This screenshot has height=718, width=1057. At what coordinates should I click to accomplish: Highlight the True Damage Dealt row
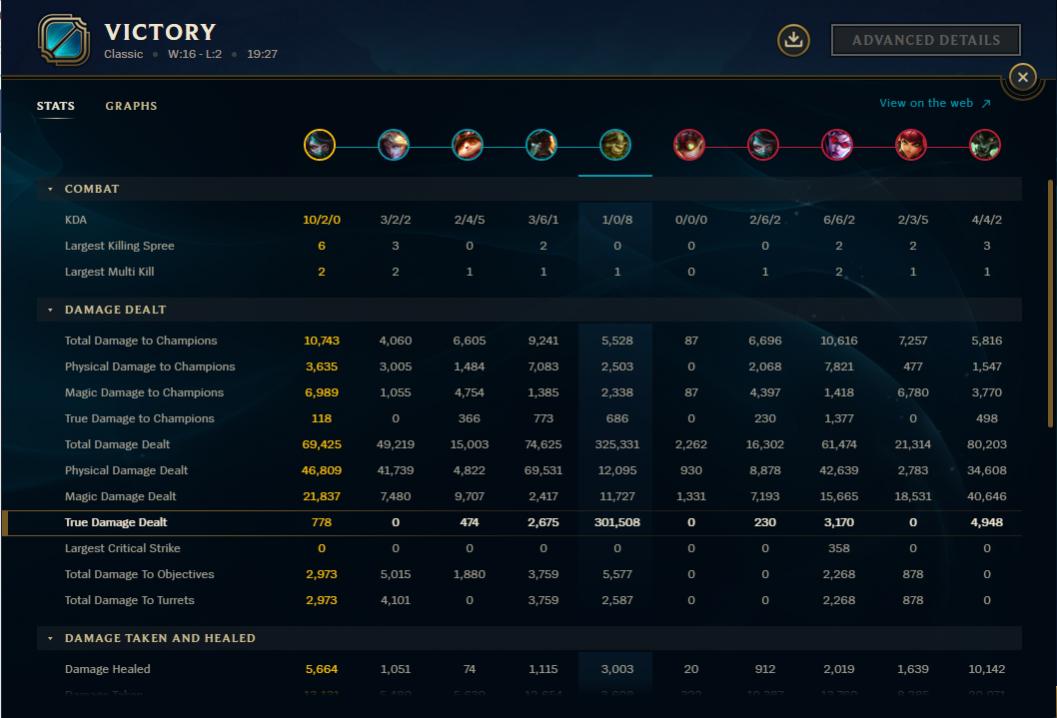pyautogui.click(x=116, y=522)
